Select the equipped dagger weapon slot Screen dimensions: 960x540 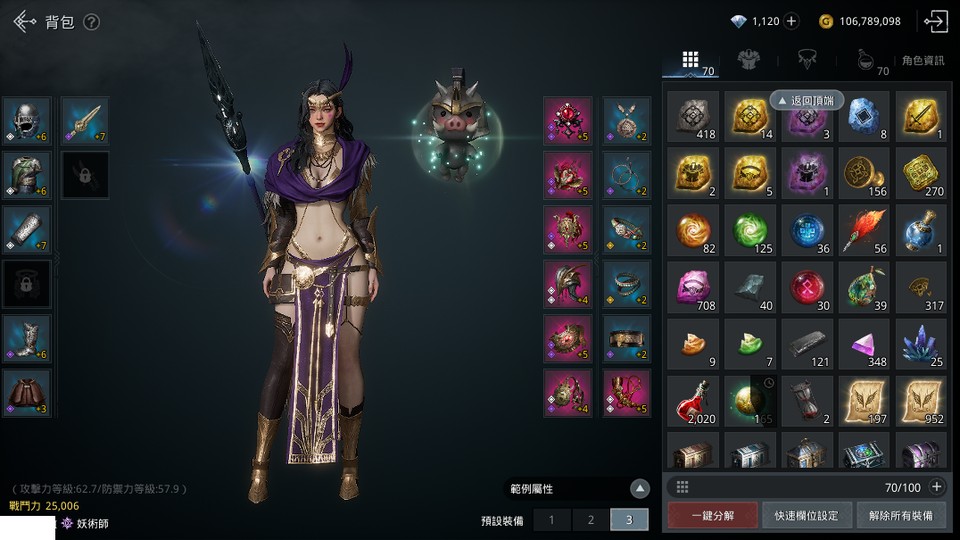(x=85, y=120)
